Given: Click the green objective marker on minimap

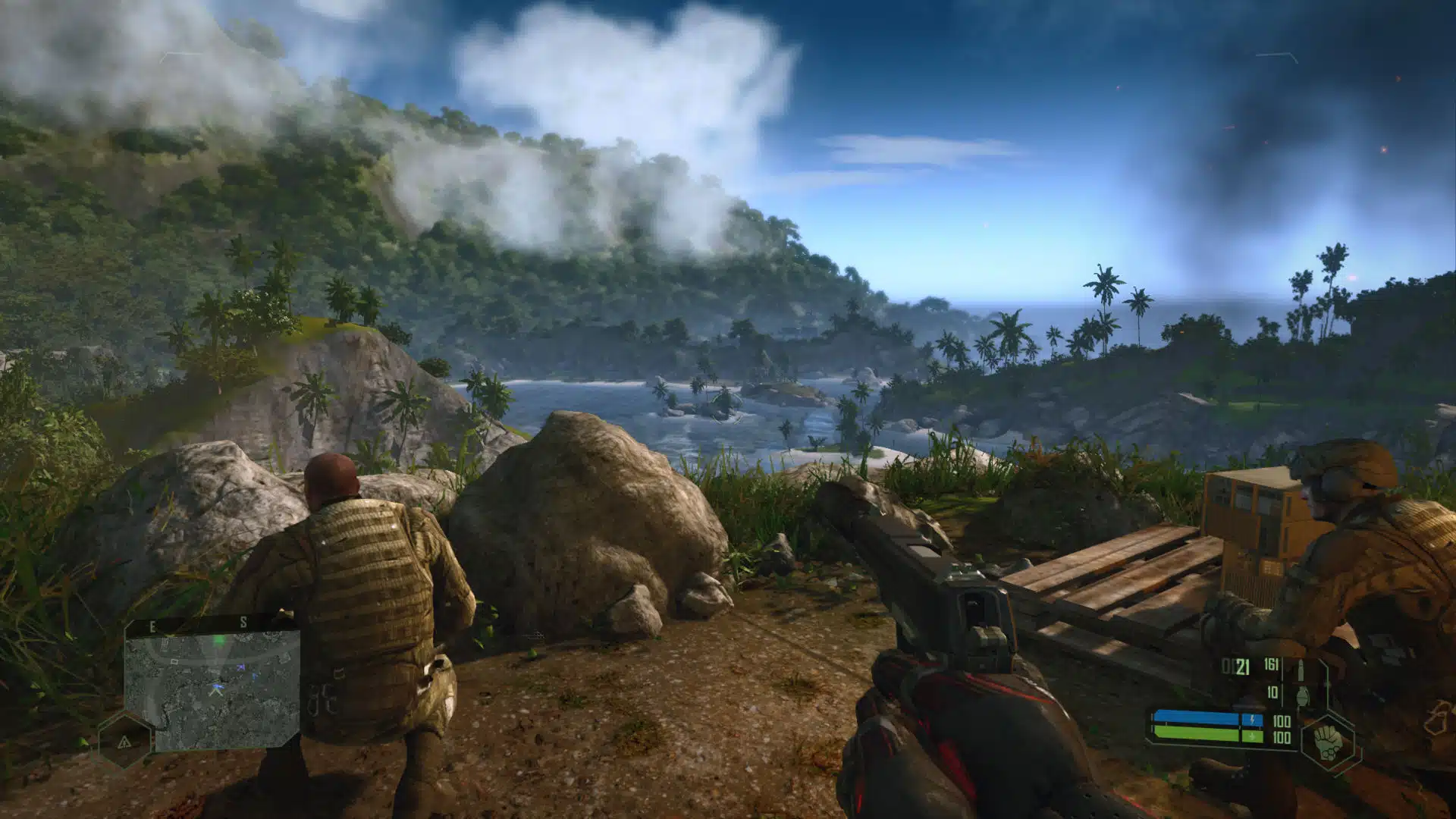Looking at the screenshot, I should coord(220,641).
